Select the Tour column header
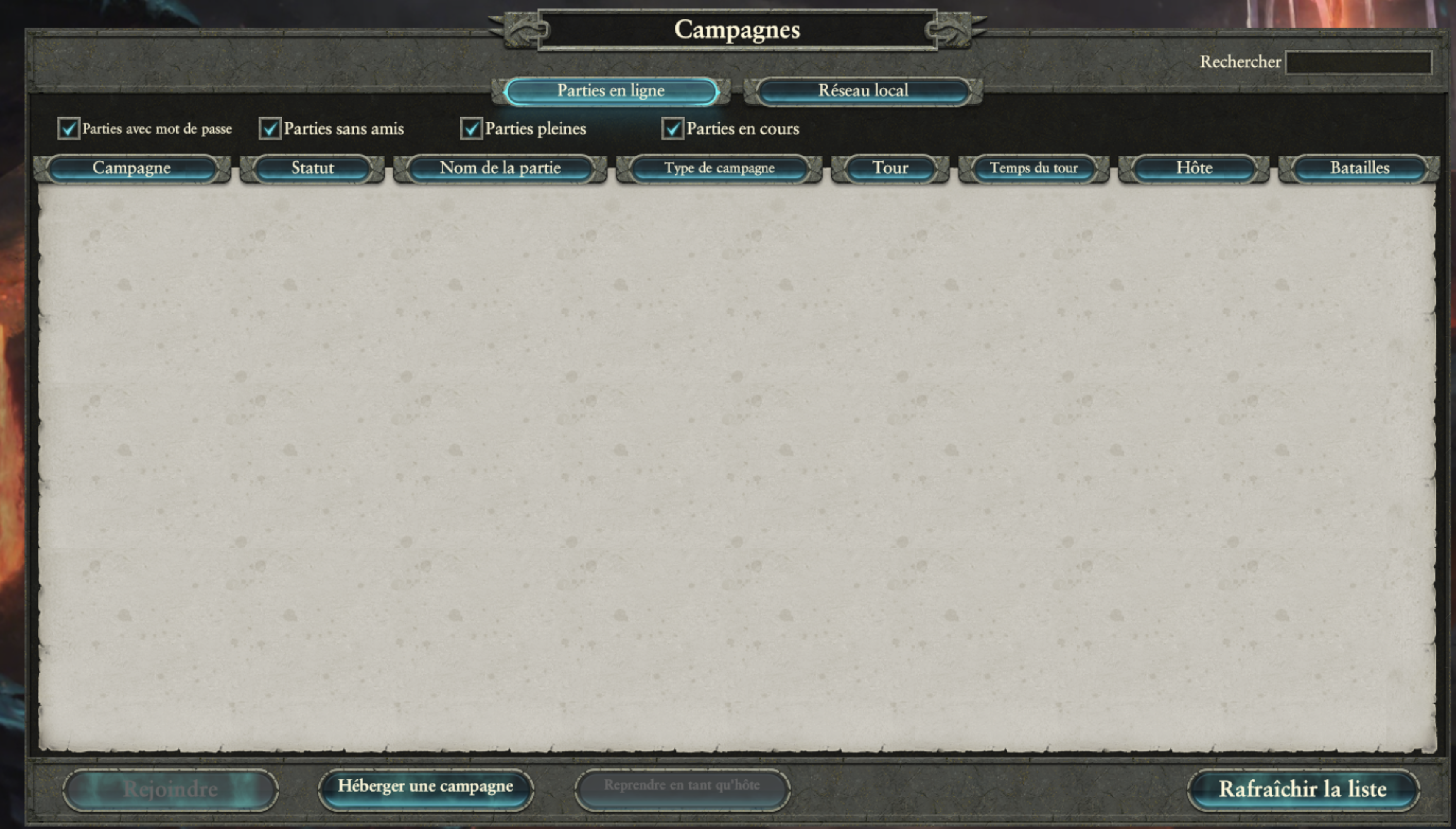Screen dimensions: 1456x829 coord(890,169)
